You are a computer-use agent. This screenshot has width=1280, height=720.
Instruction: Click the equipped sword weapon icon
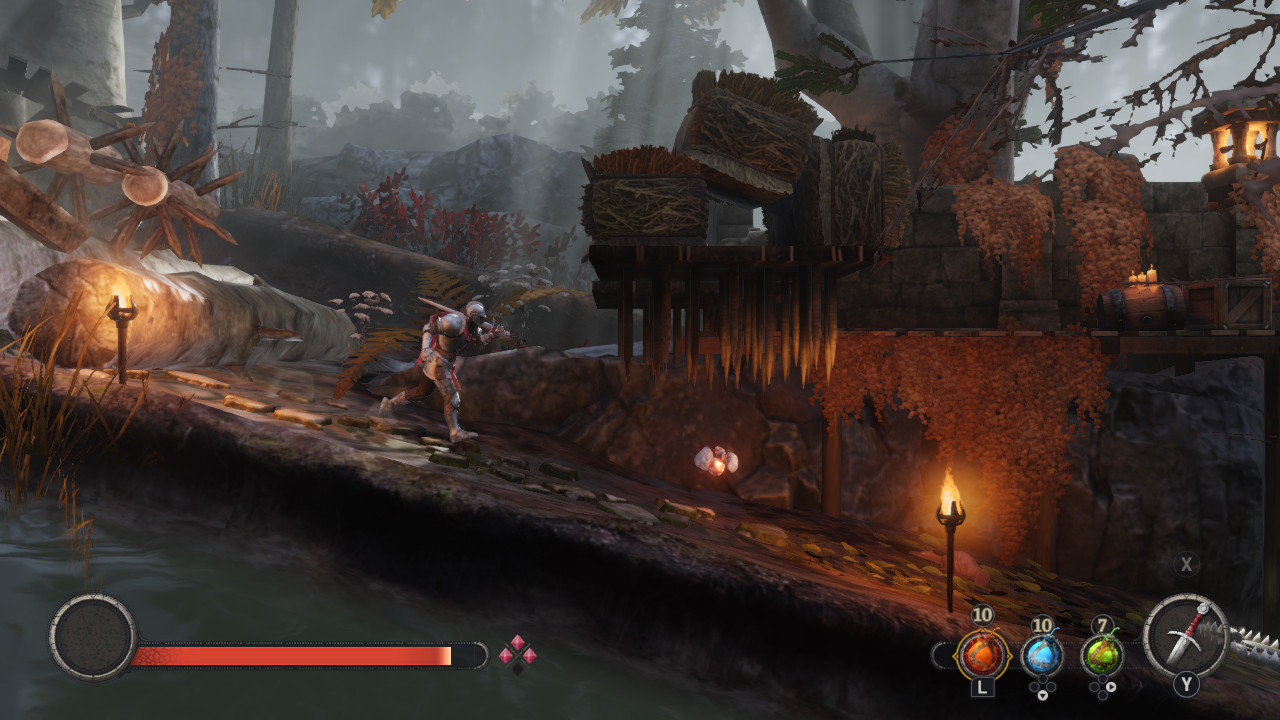tap(1186, 636)
